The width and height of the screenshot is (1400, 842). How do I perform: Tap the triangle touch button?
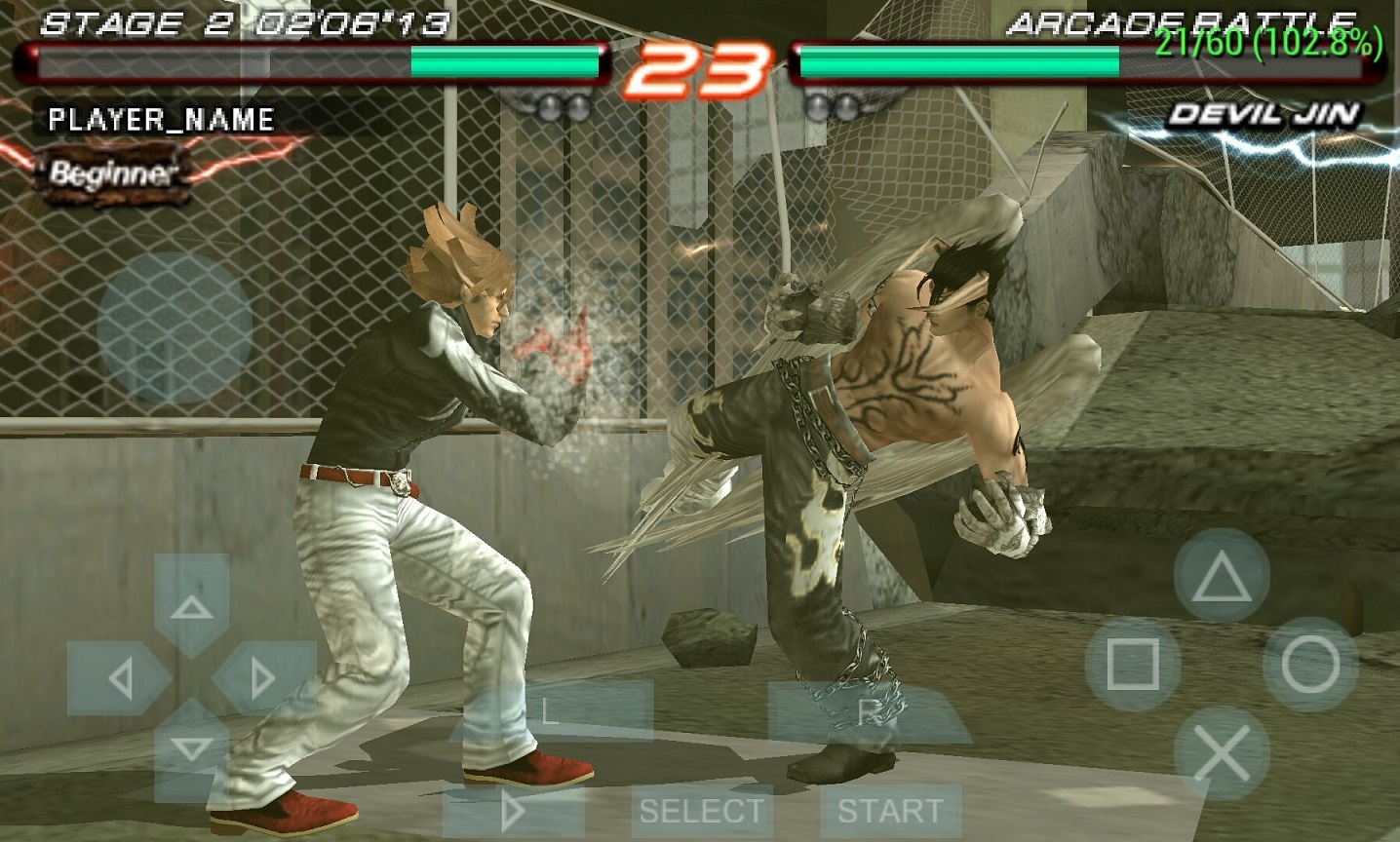click(x=1221, y=579)
